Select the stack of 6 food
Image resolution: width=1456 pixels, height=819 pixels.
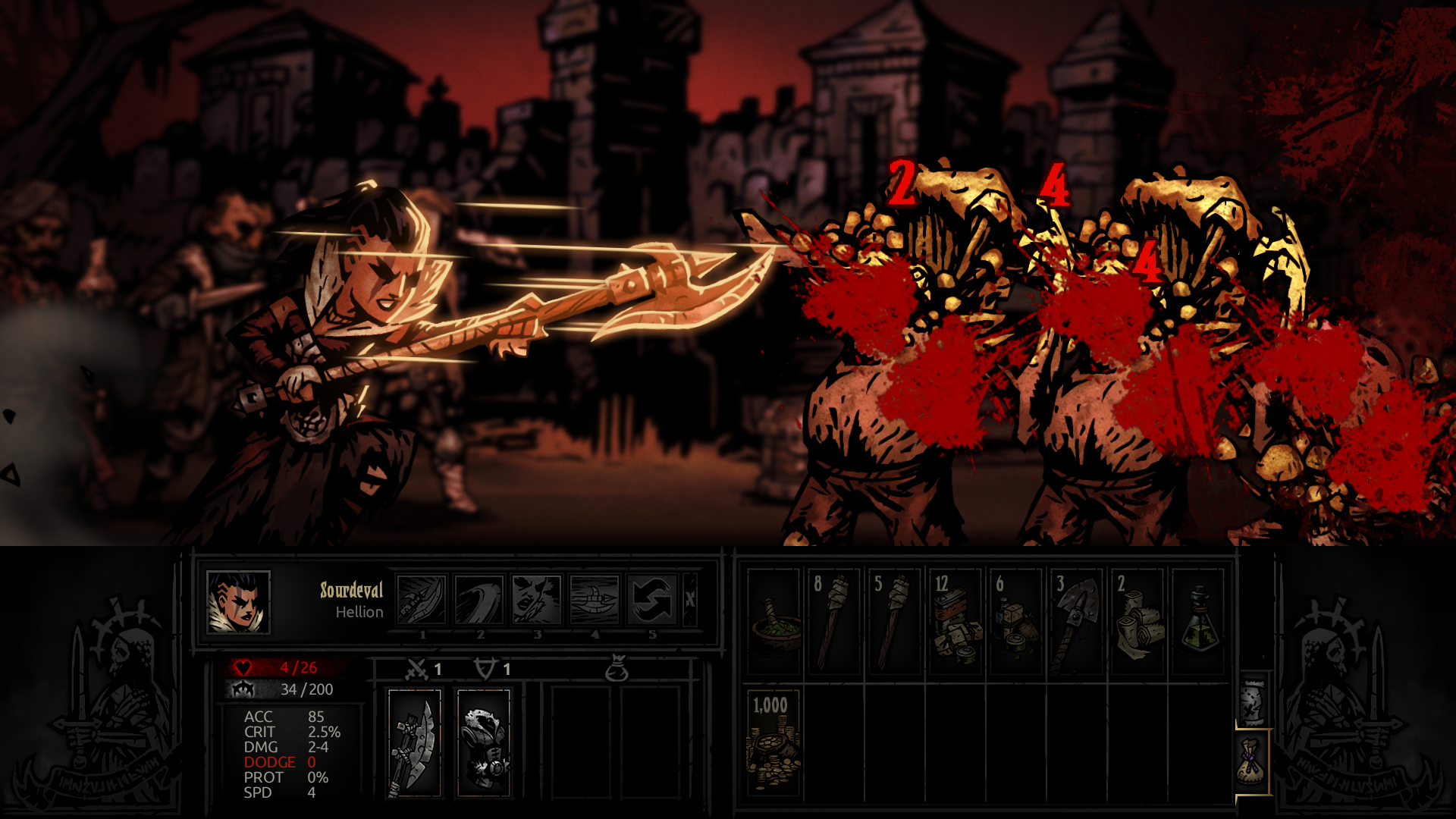pos(1016,622)
